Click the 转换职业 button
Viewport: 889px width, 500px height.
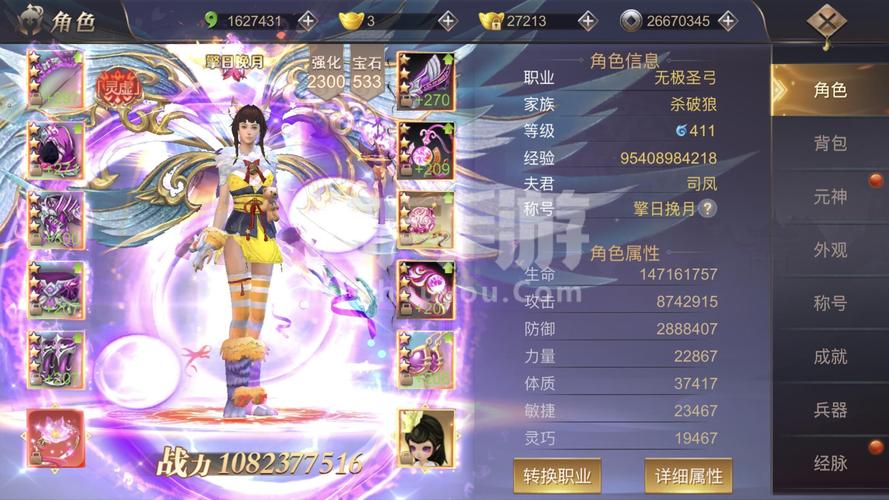coord(557,475)
